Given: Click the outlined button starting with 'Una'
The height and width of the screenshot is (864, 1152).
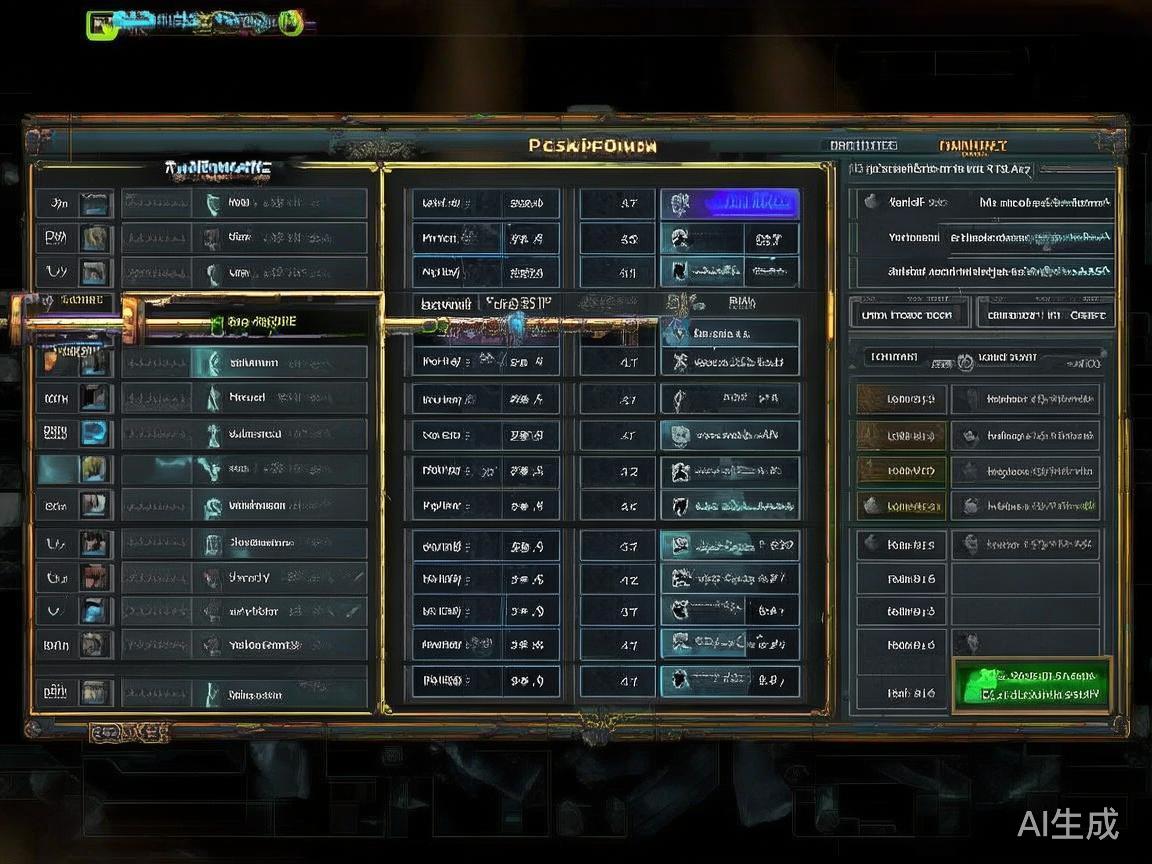Looking at the screenshot, I should tap(908, 314).
